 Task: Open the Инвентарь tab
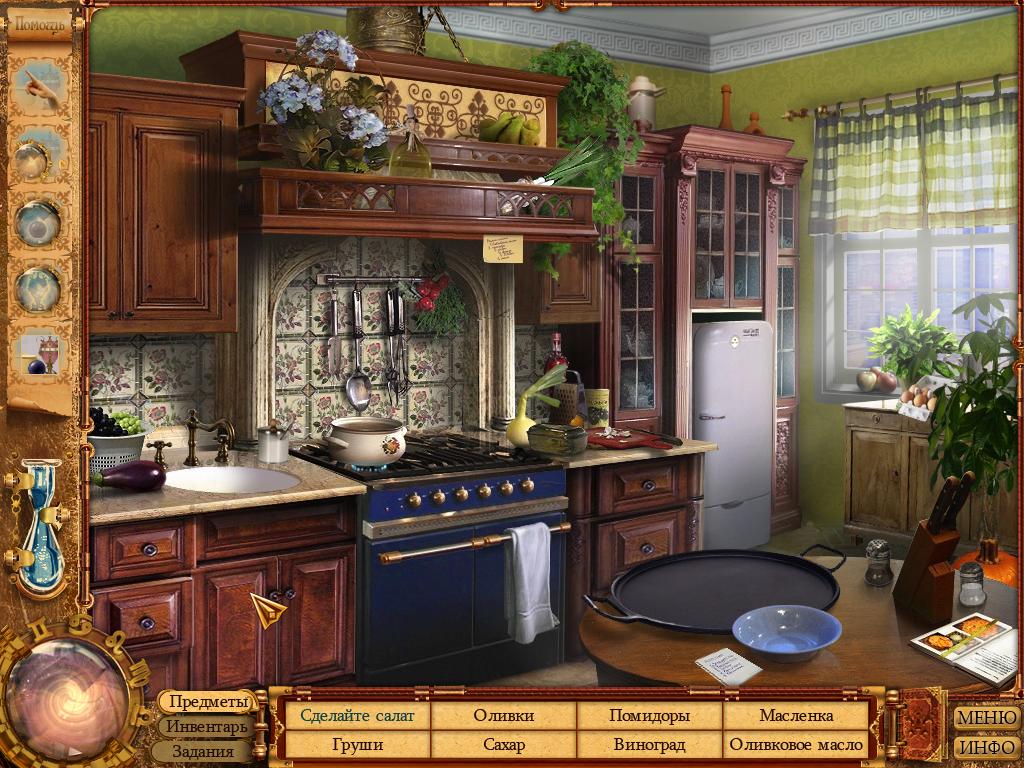(207, 727)
